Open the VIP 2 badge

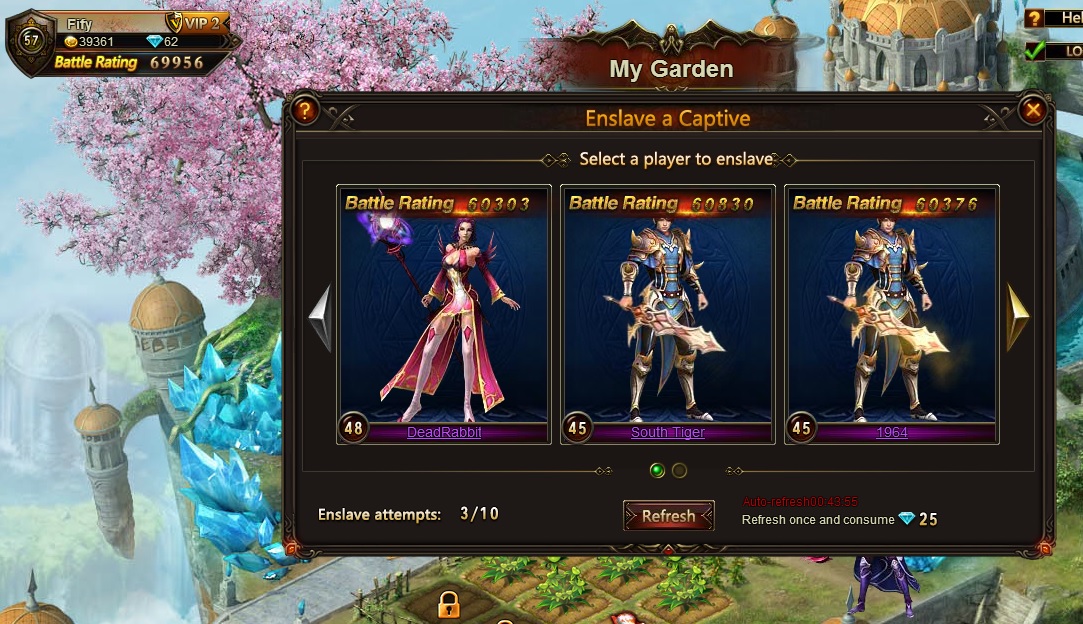[x=197, y=22]
